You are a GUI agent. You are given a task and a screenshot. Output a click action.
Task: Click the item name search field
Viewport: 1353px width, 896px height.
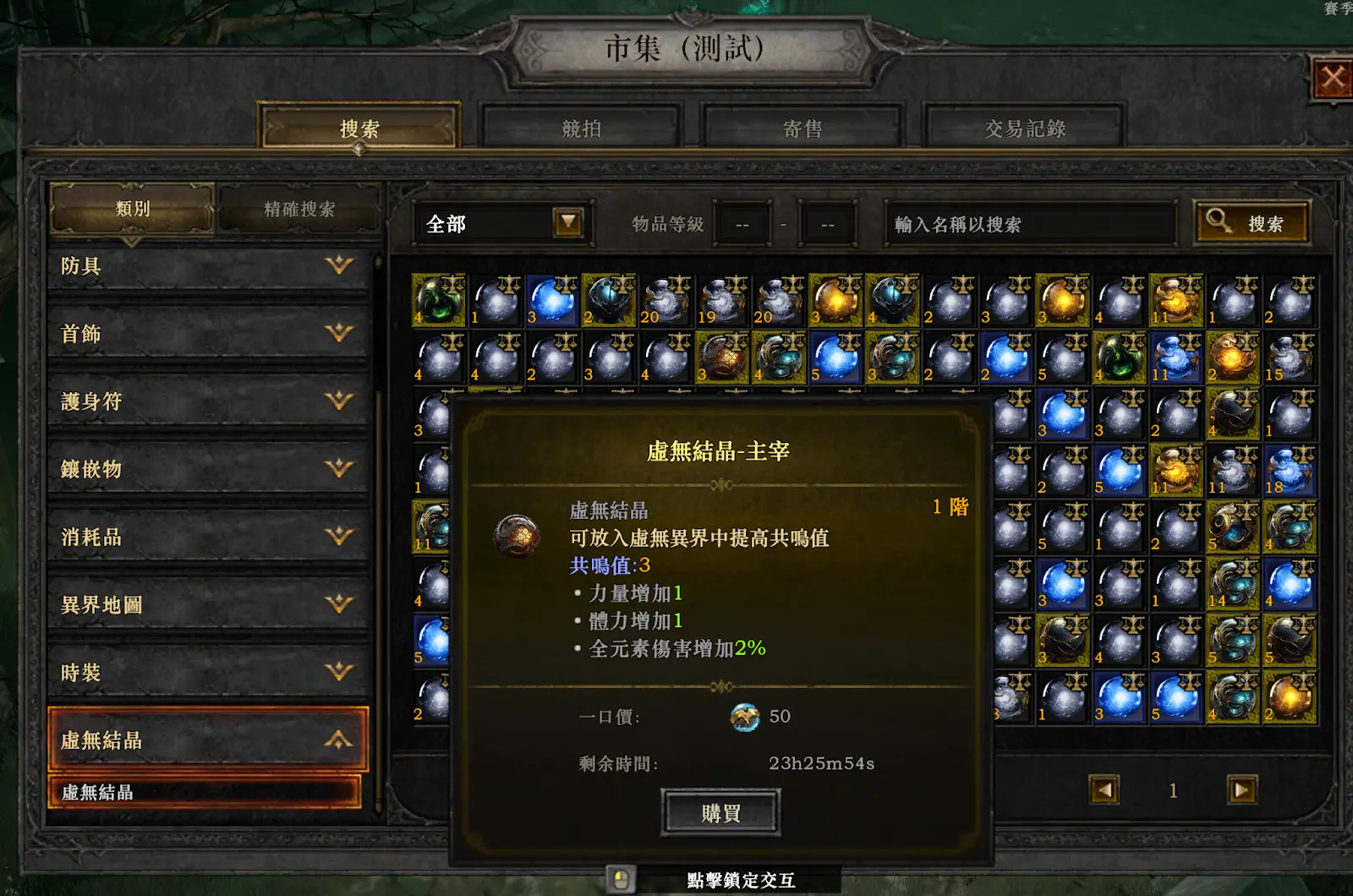[1028, 224]
